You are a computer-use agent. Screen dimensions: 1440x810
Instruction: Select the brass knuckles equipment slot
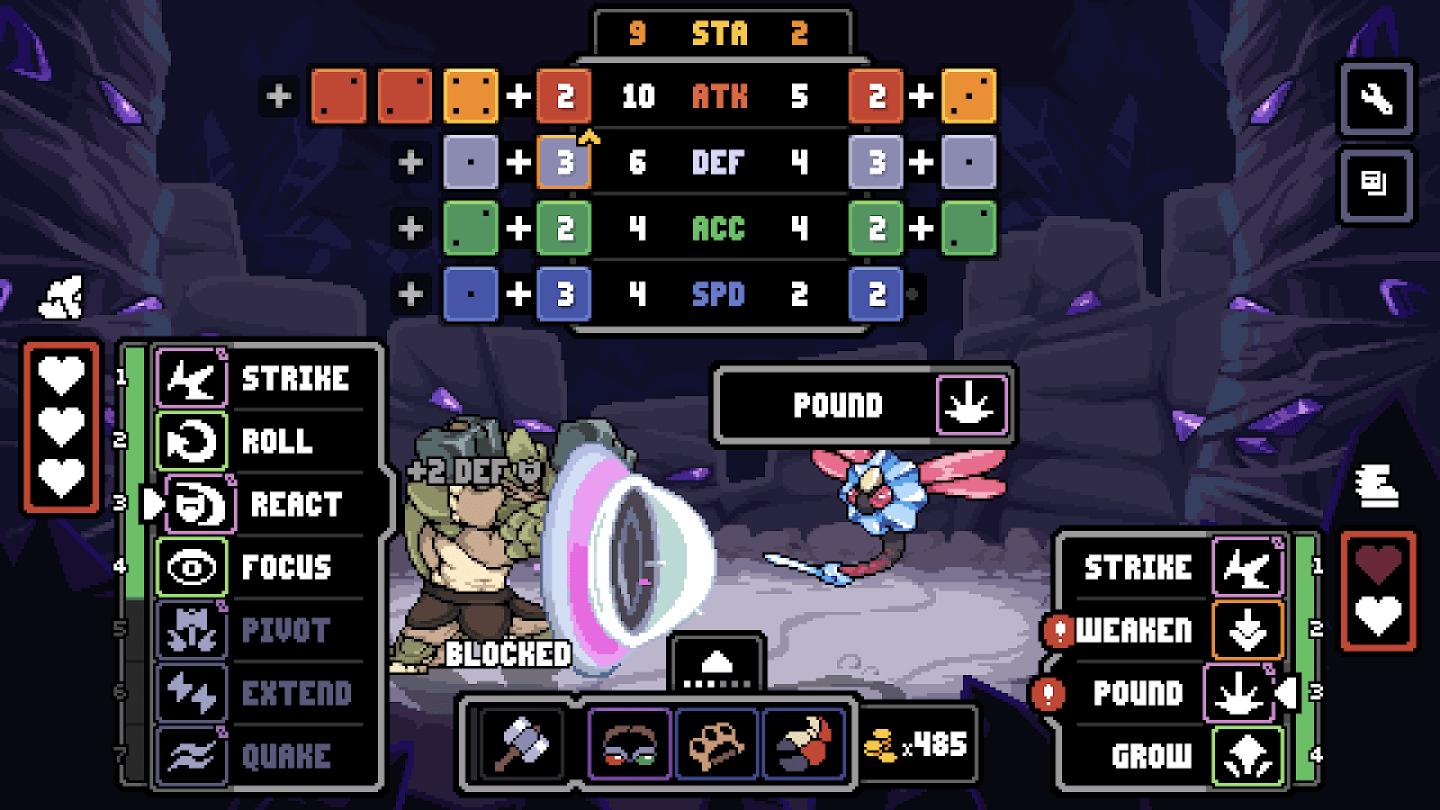(x=717, y=744)
